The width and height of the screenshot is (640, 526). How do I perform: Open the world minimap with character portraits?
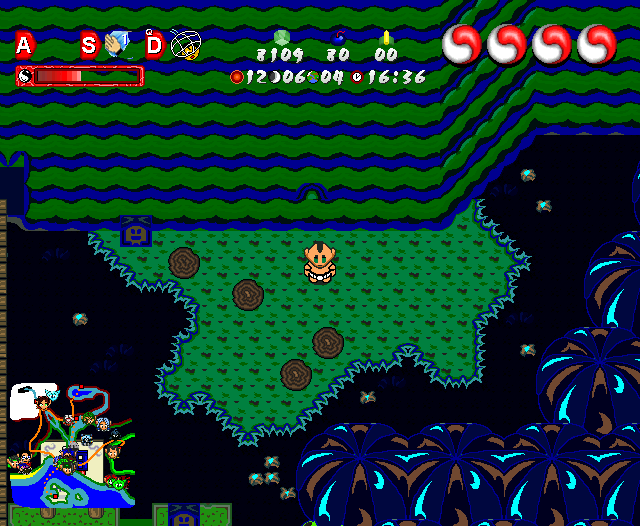click(70, 445)
